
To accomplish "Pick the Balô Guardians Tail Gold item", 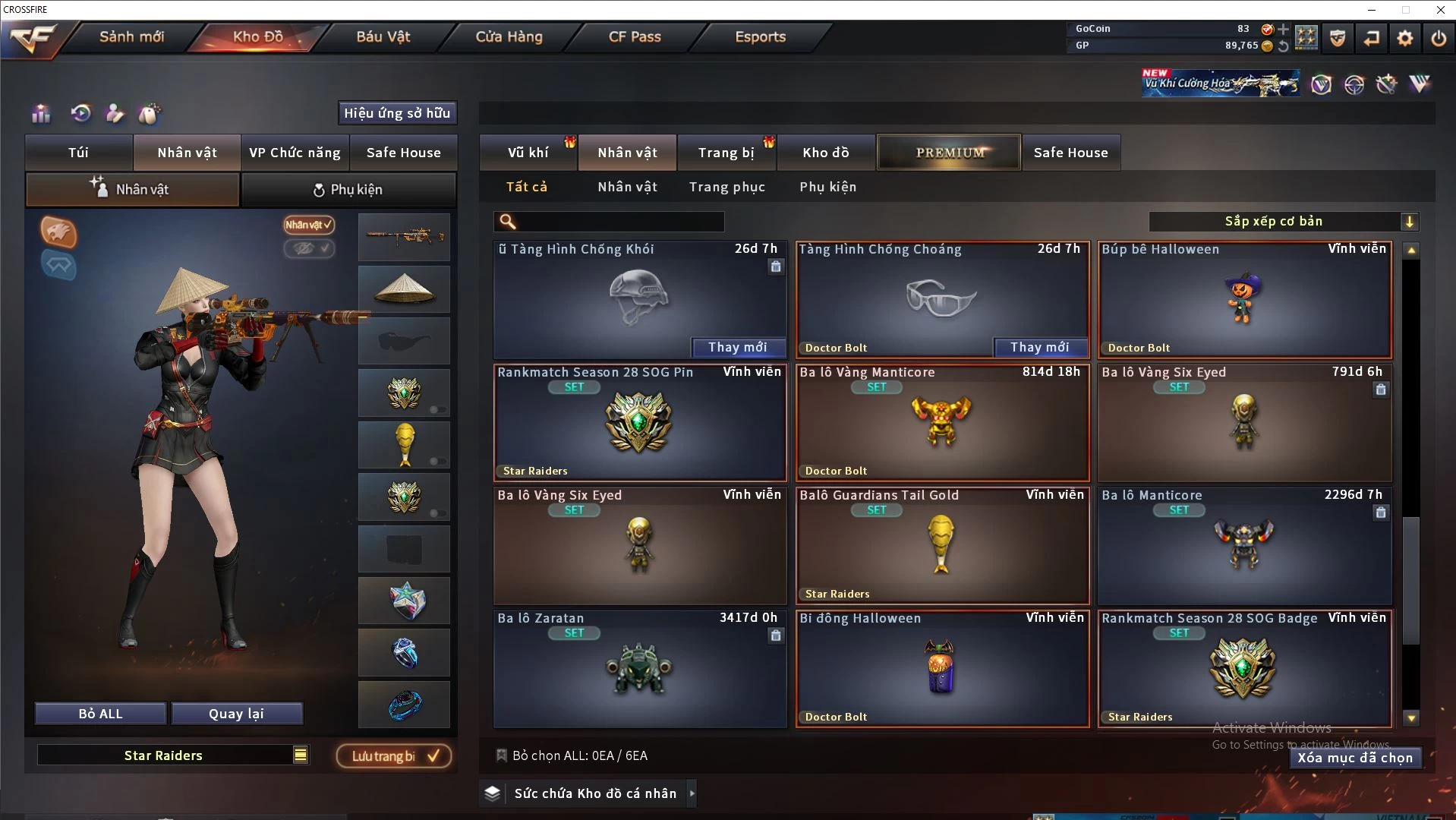I will [x=941, y=546].
